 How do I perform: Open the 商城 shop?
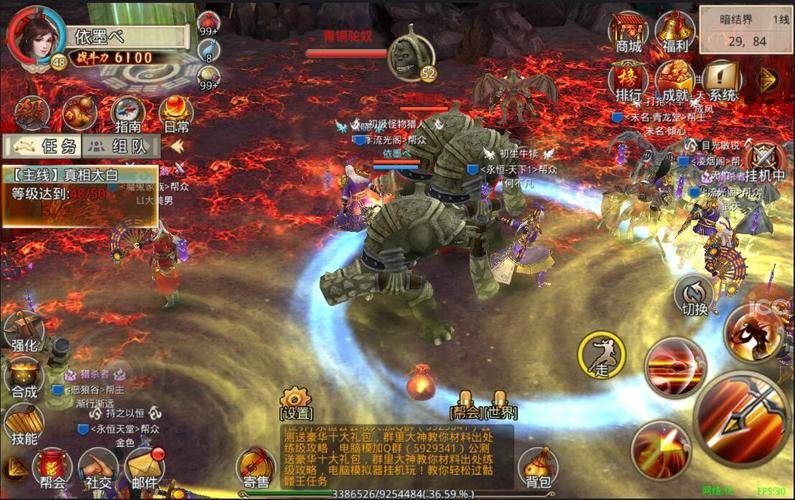[x=628, y=30]
